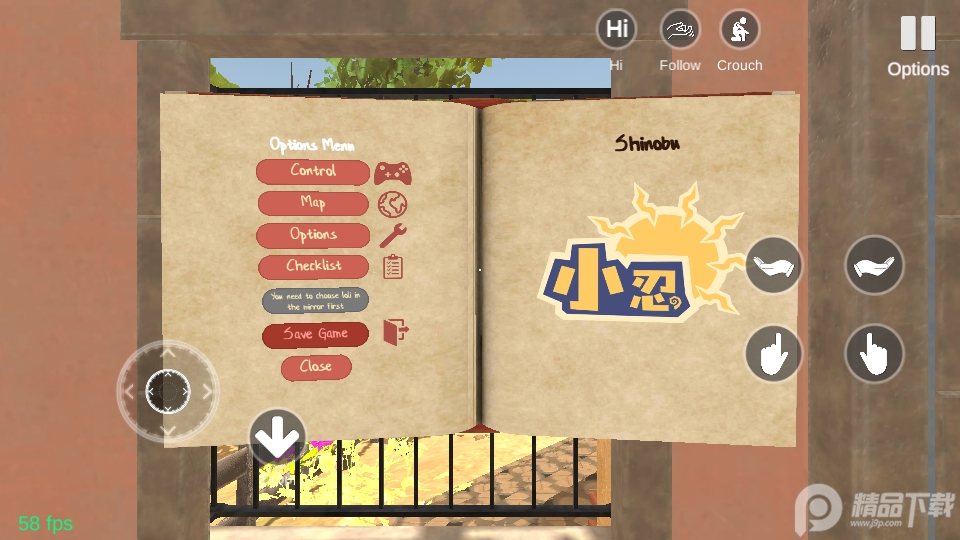
Task: Open the clipboard checklist icon
Action: tap(393, 267)
